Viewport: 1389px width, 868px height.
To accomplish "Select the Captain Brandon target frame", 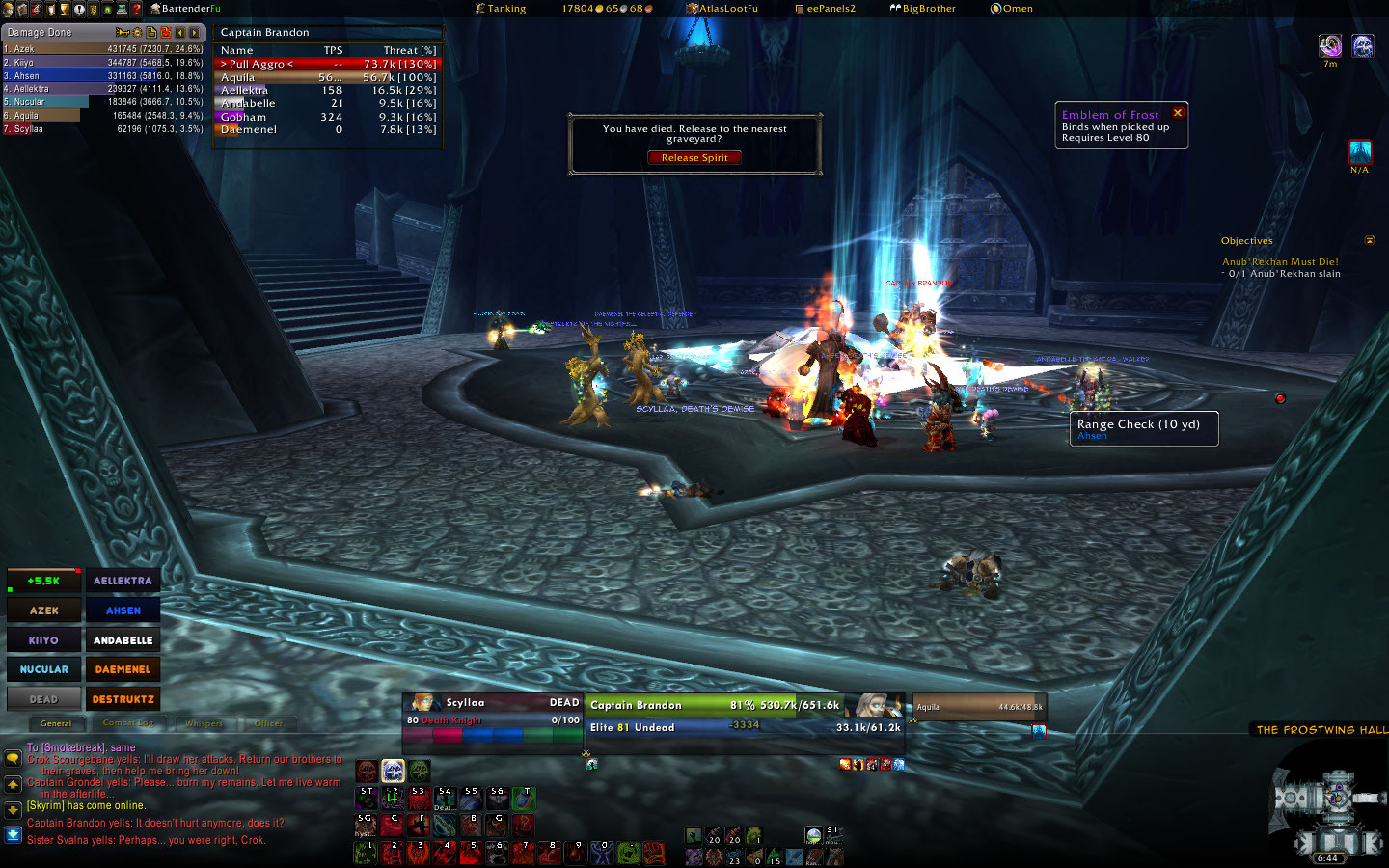I will [x=715, y=716].
